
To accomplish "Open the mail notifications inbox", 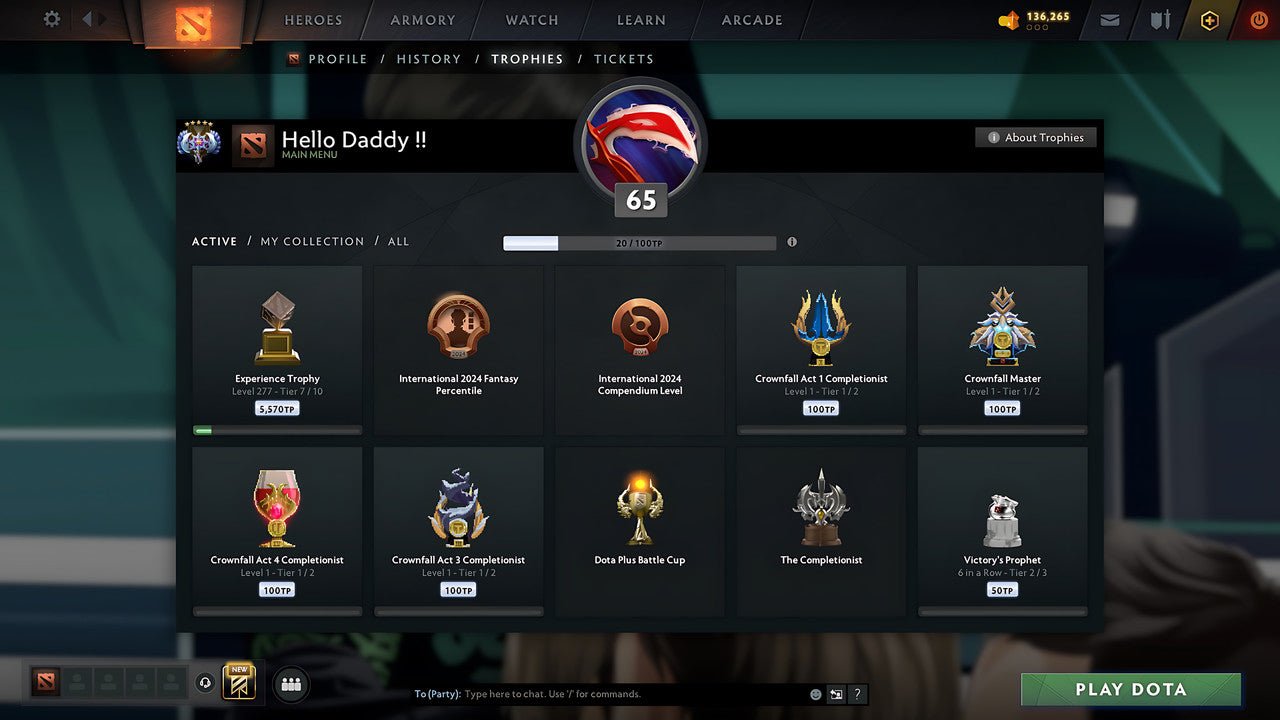I will (x=1108, y=20).
